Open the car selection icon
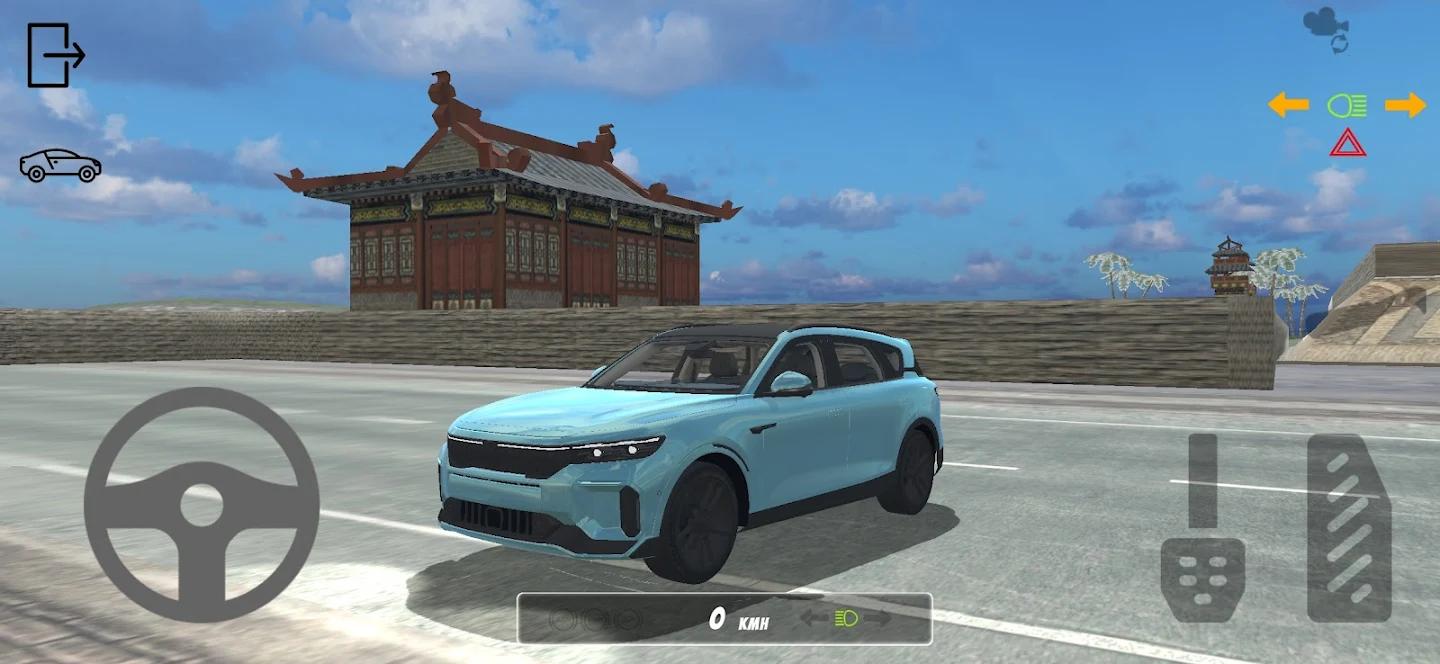Image resolution: width=1440 pixels, height=664 pixels. click(x=60, y=166)
